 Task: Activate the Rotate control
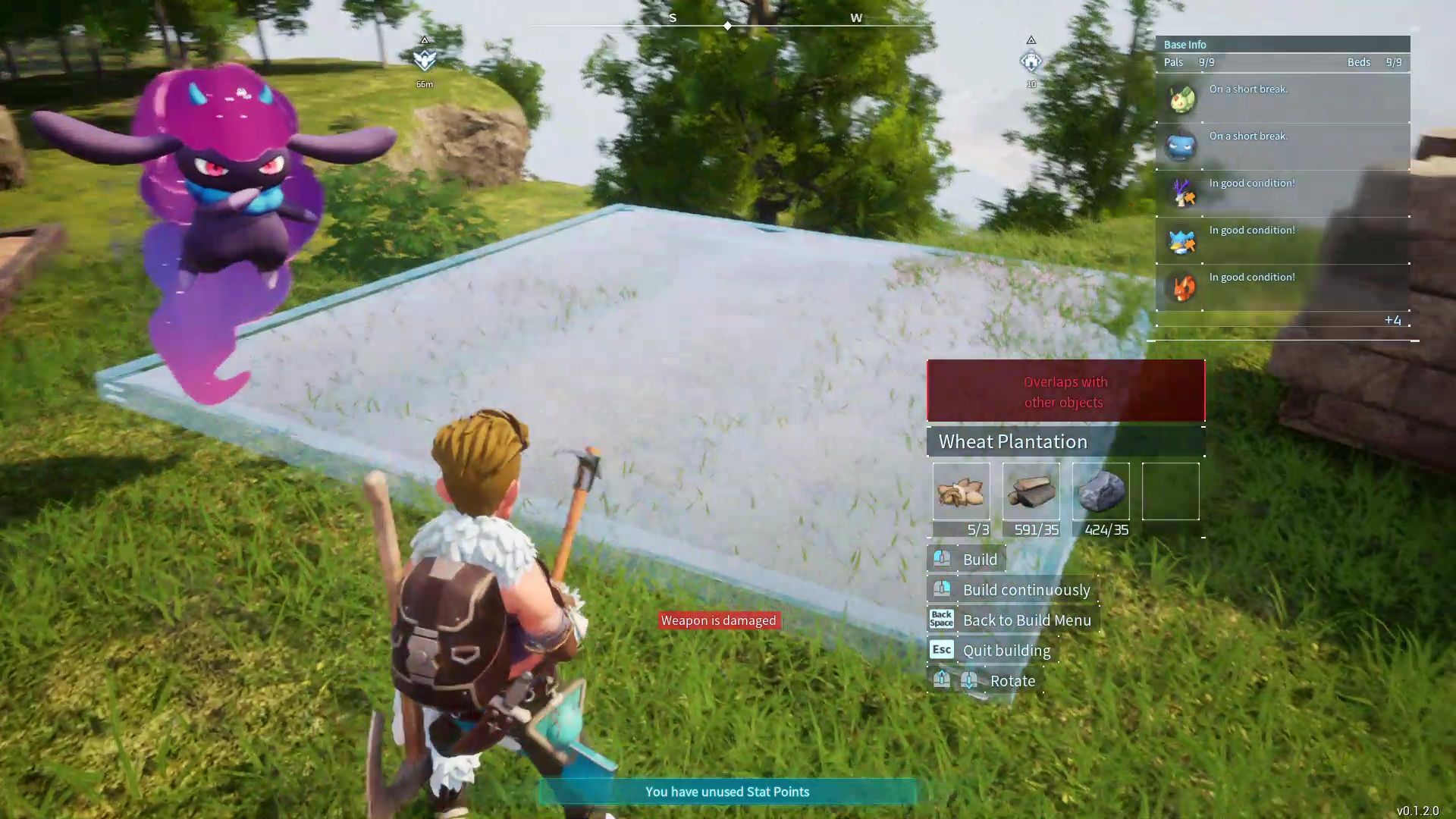pos(1012,680)
